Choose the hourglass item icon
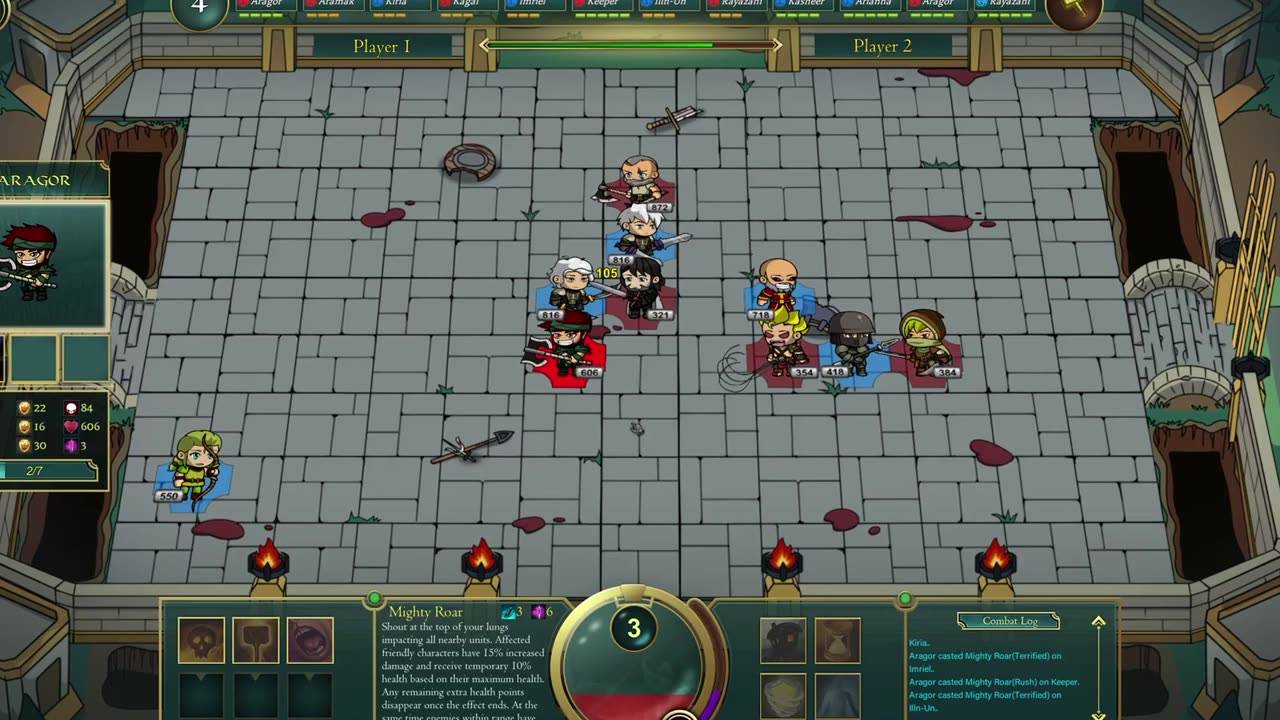 (x=837, y=640)
